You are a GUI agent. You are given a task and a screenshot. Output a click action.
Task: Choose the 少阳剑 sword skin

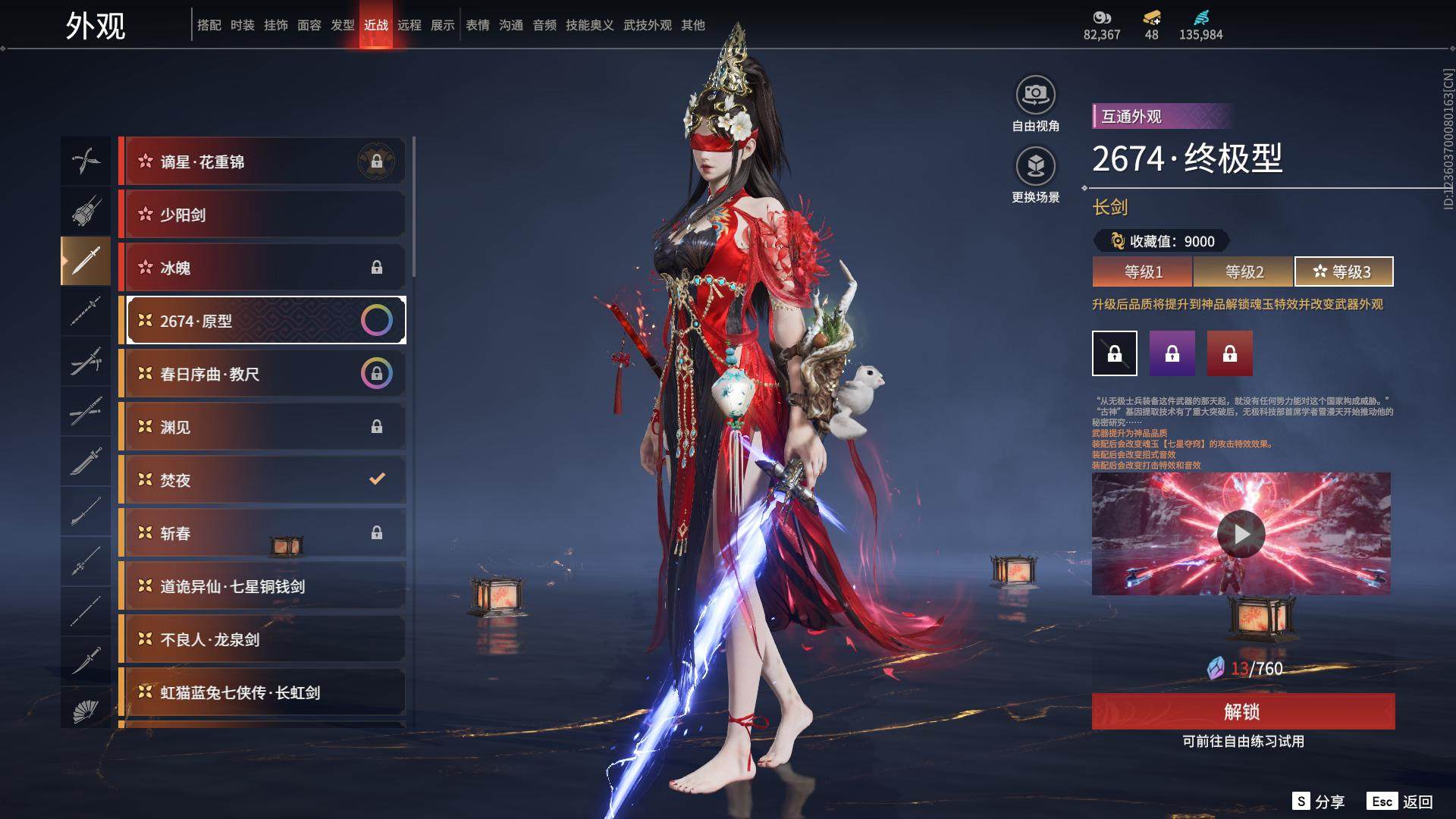coord(262,215)
